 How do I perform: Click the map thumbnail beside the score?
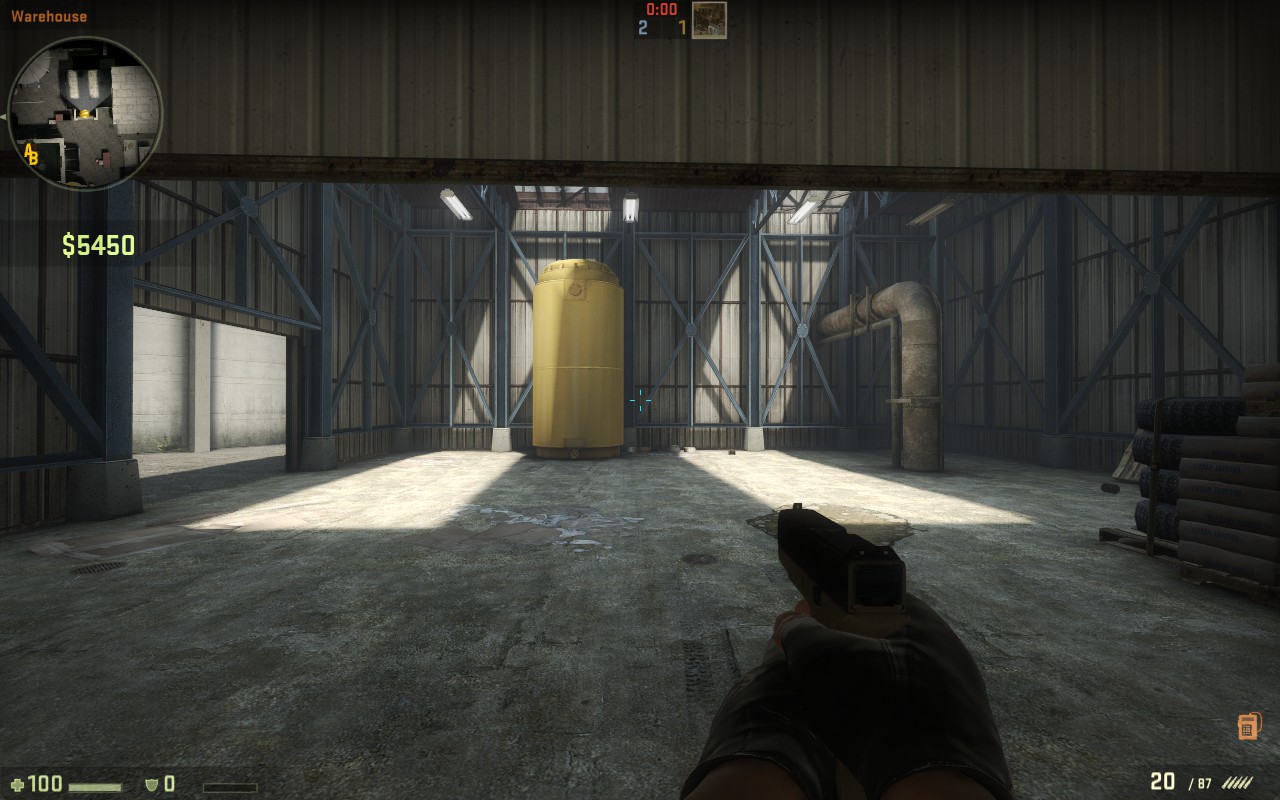coord(709,20)
